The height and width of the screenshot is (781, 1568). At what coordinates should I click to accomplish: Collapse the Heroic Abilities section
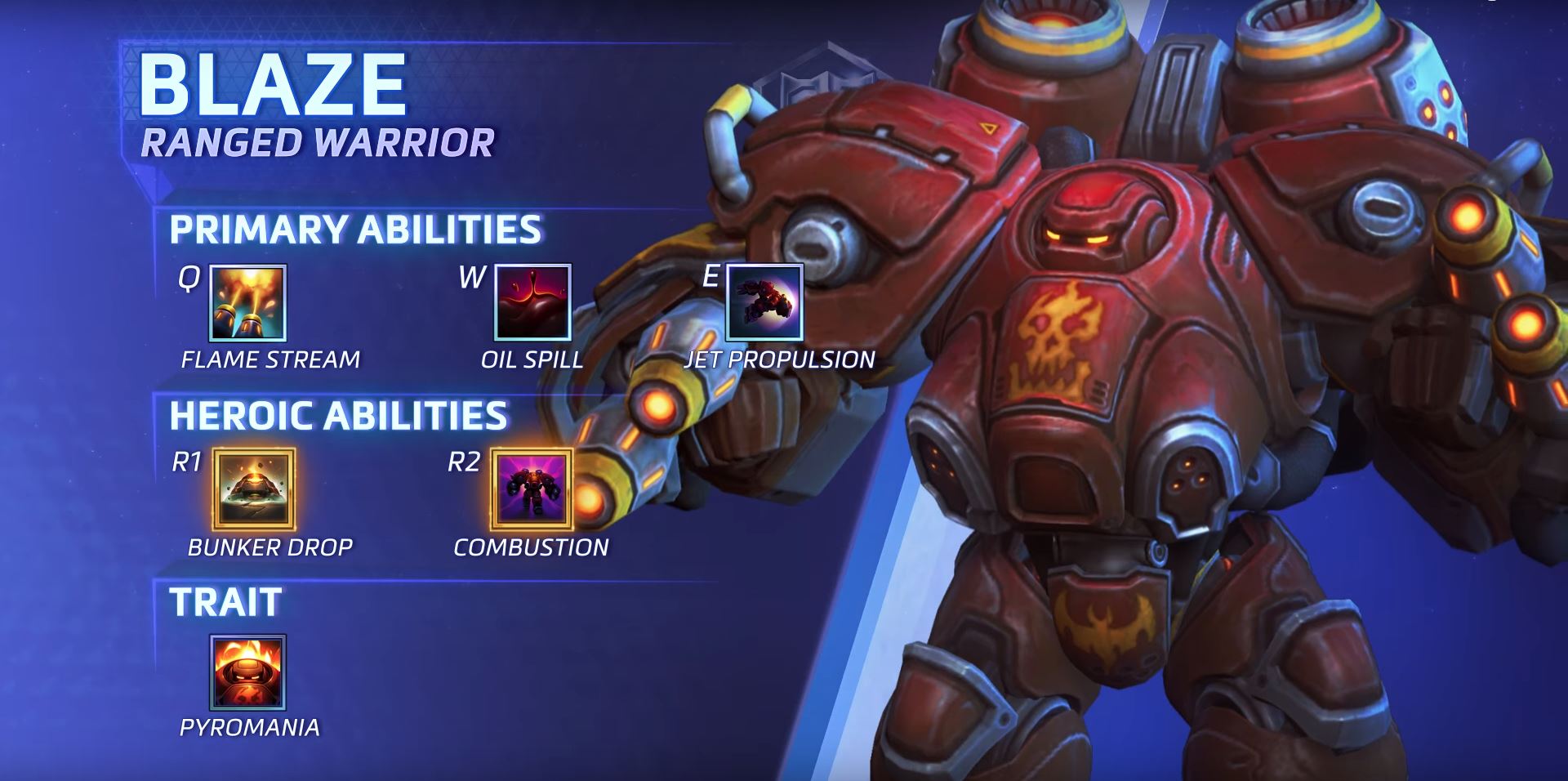[x=340, y=416]
